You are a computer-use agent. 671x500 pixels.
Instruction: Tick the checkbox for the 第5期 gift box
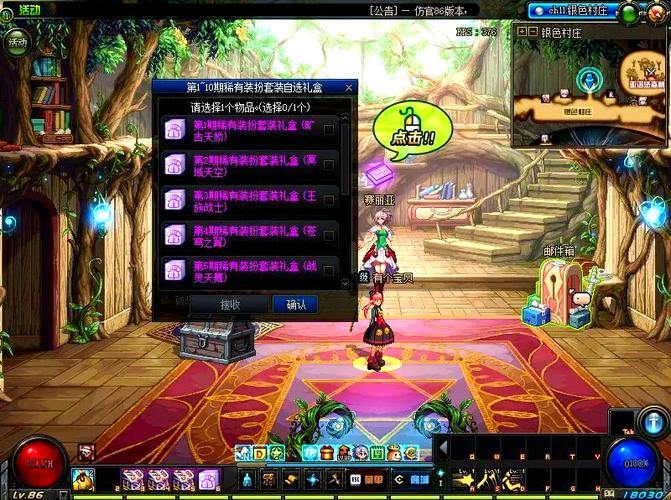tap(329, 270)
